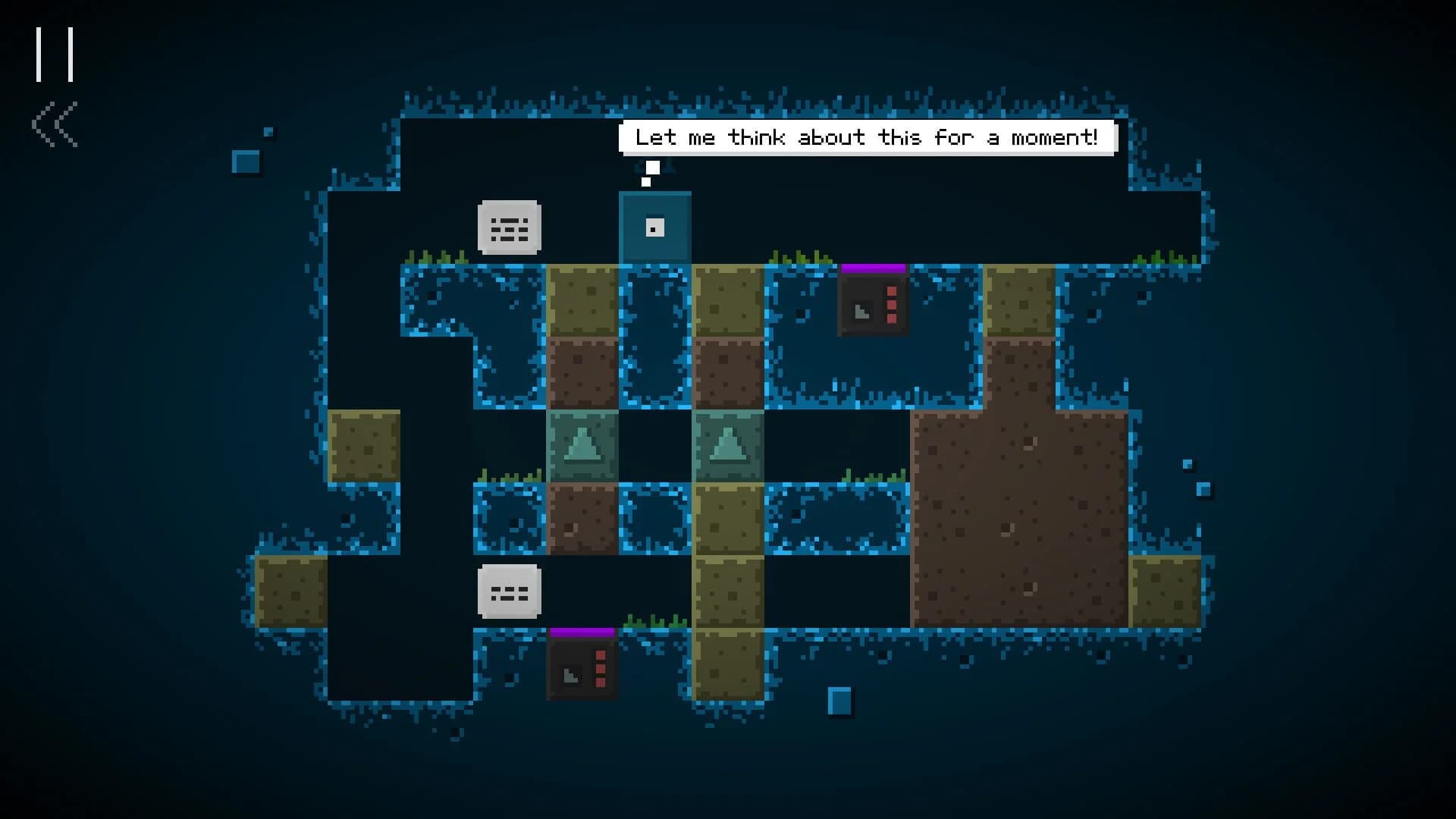Viewport: 1456px width, 819px height.
Task: Select the note block beside the player
Action: click(x=509, y=227)
